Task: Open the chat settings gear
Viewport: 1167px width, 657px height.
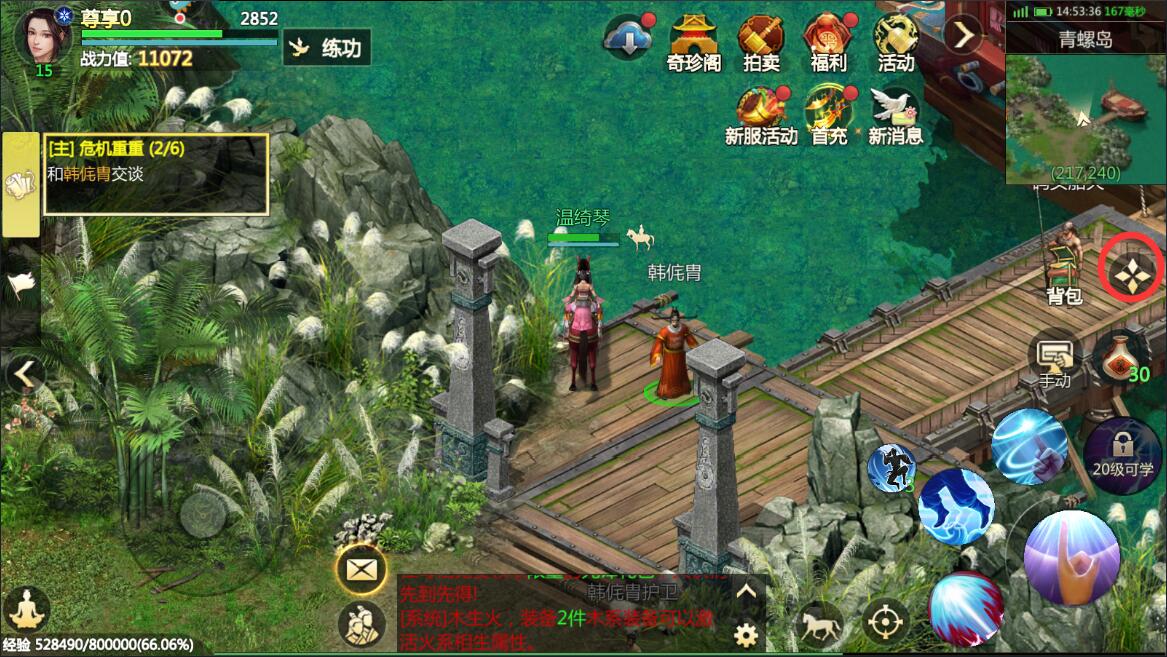Action: [x=745, y=634]
